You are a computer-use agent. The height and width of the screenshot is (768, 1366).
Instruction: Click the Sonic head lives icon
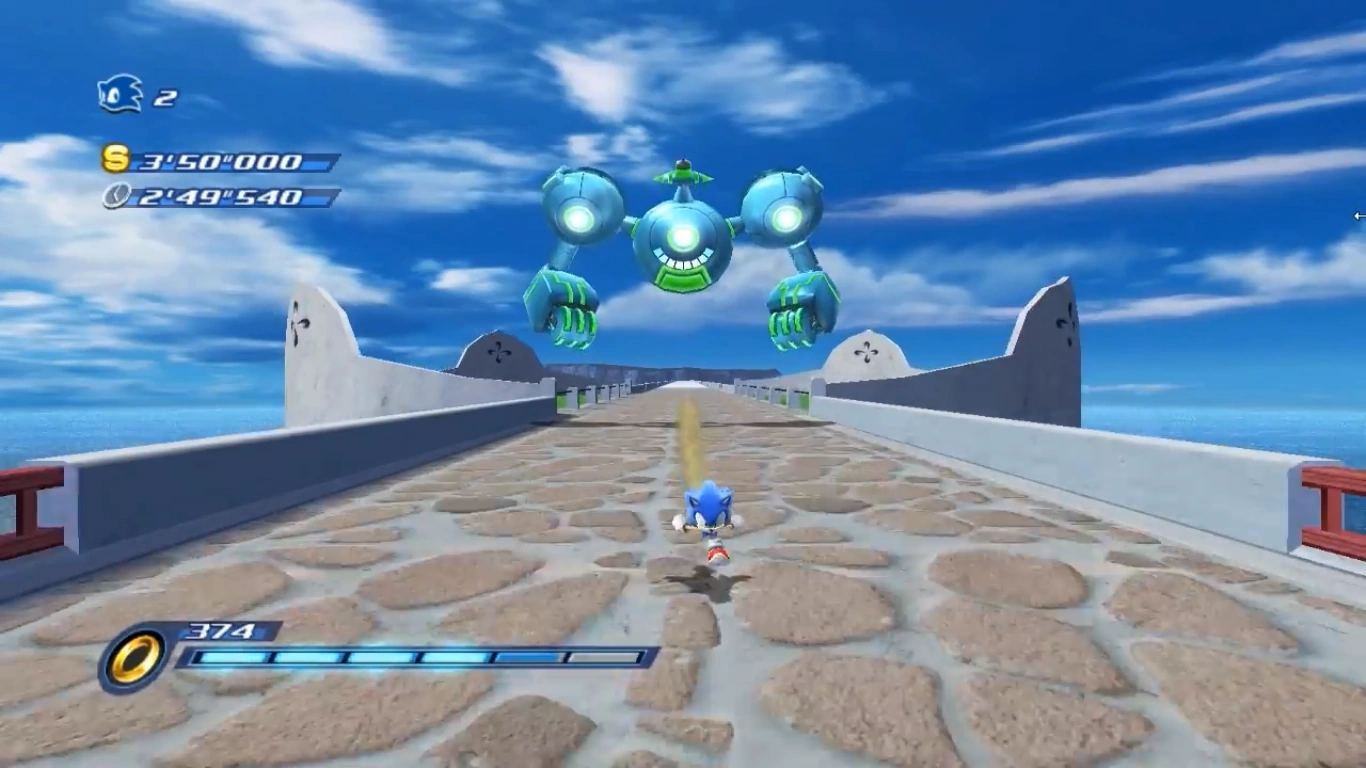click(120, 94)
